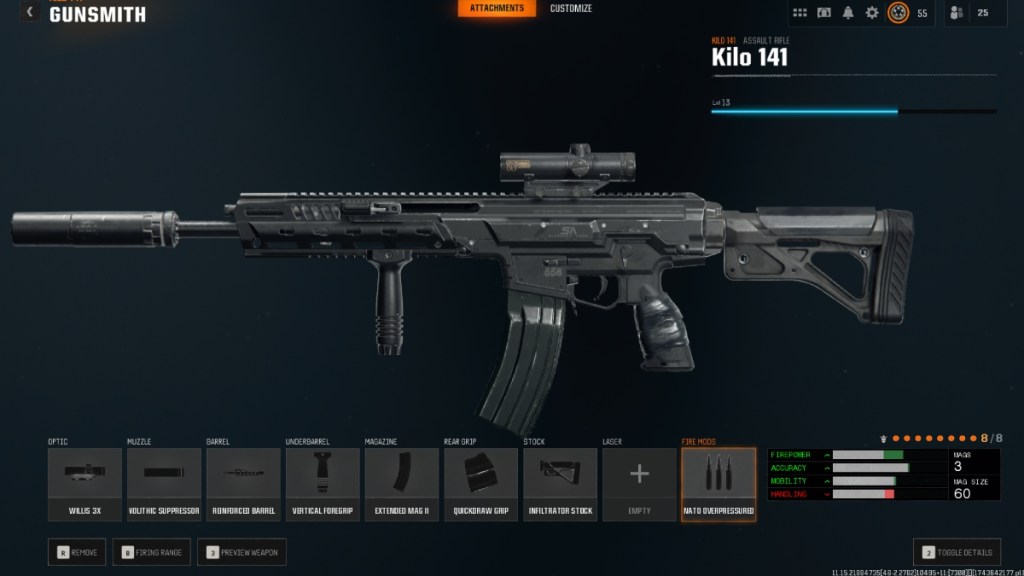Select the Infiltrator Stock slot
The image size is (1024, 576).
click(560, 484)
